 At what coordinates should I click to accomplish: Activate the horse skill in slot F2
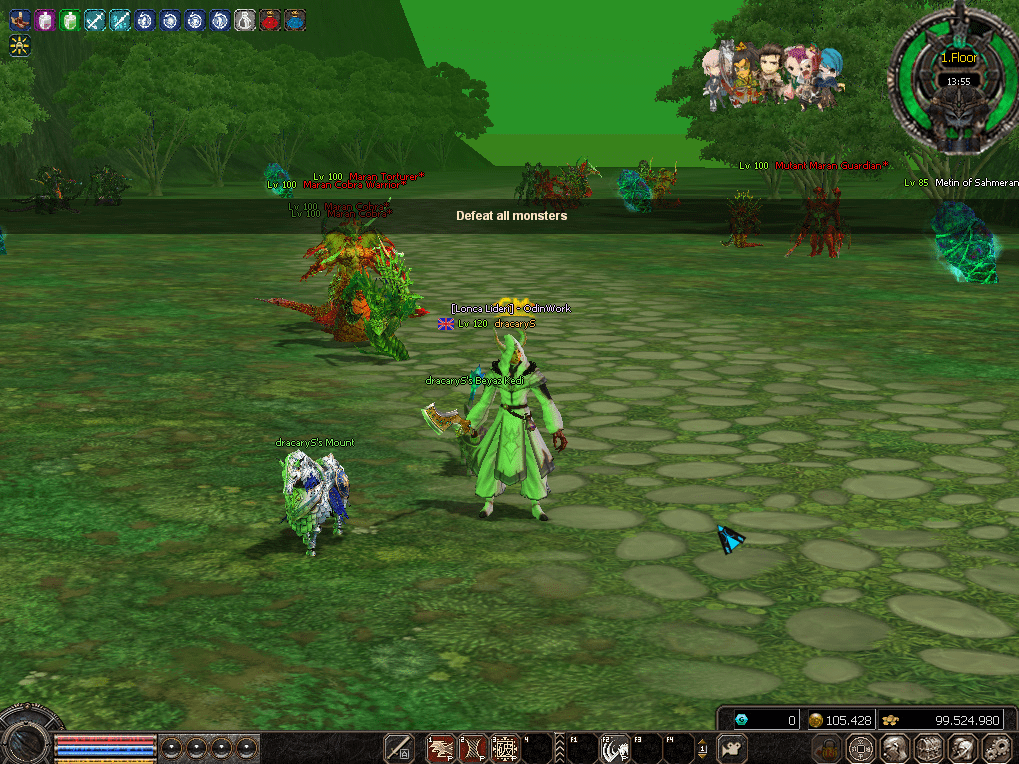613,748
